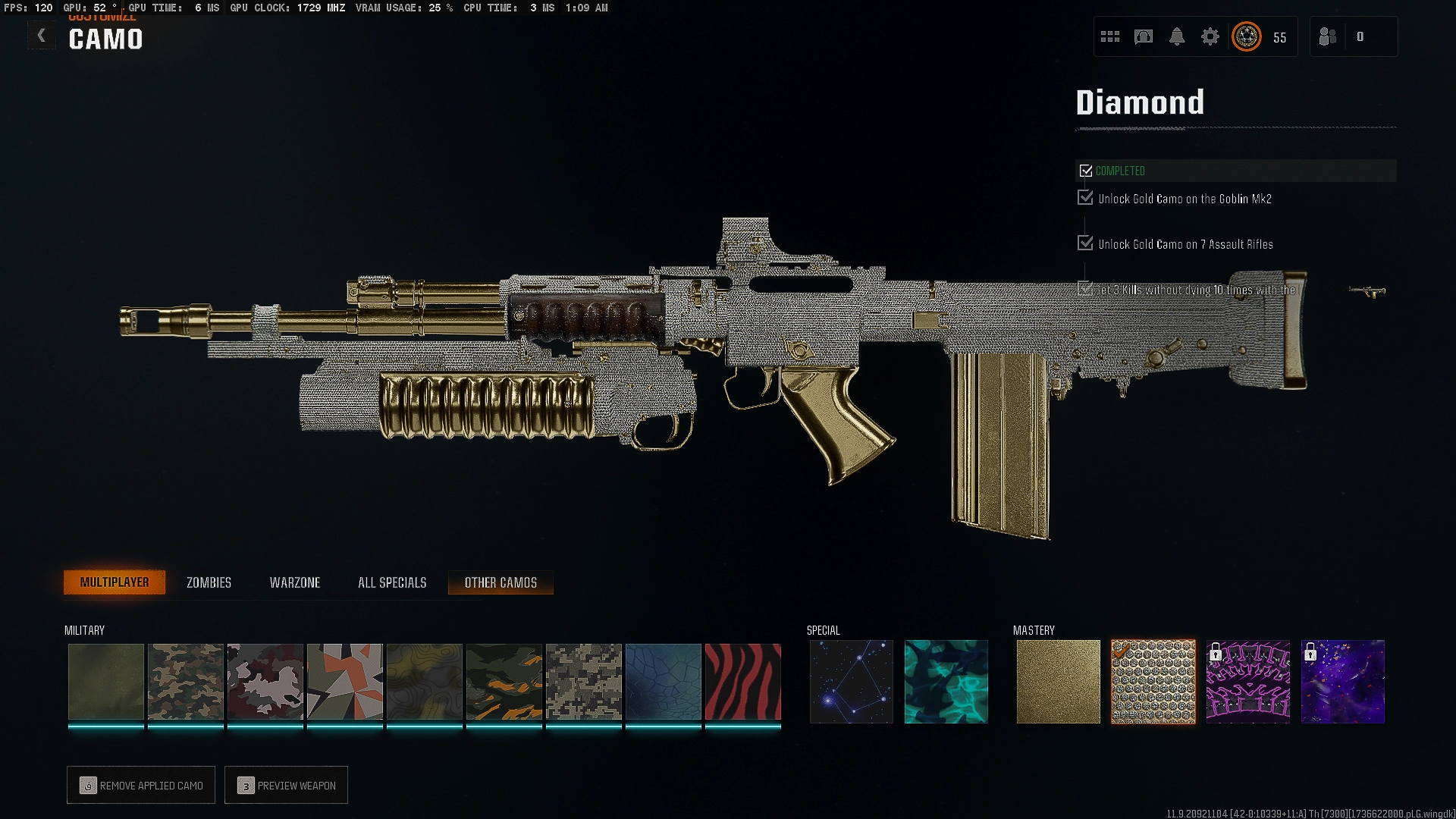The image size is (1456, 819).
Task: Choose the constellation special camo
Action: [851, 682]
